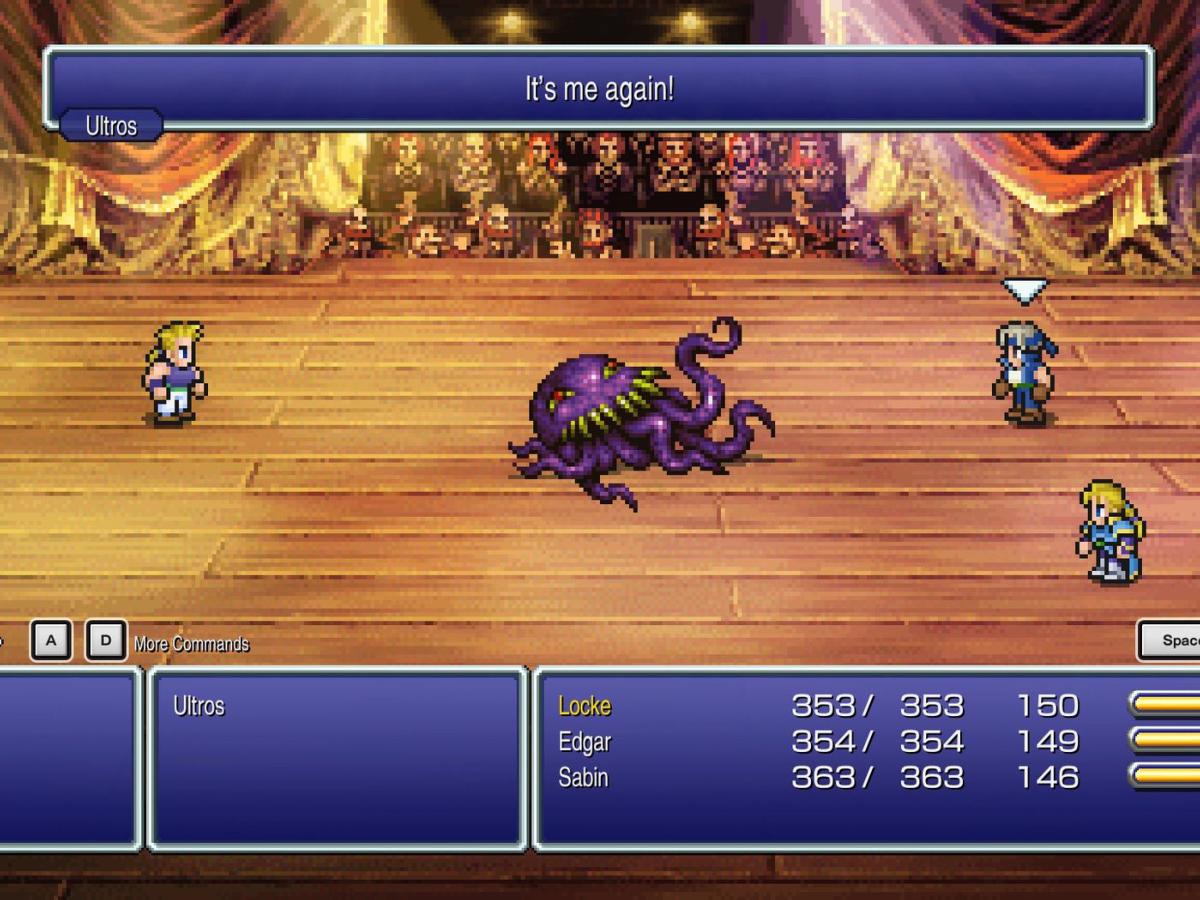Image resolution: width=1200 pixels, height=900 pixels.
Task: Advance the "It's me again!" dialogue box
Action: coord(598,89)
